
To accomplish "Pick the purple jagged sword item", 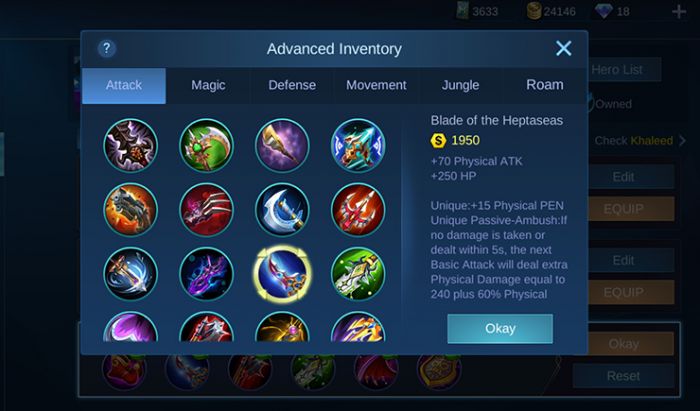I will (x=206, y=272).
